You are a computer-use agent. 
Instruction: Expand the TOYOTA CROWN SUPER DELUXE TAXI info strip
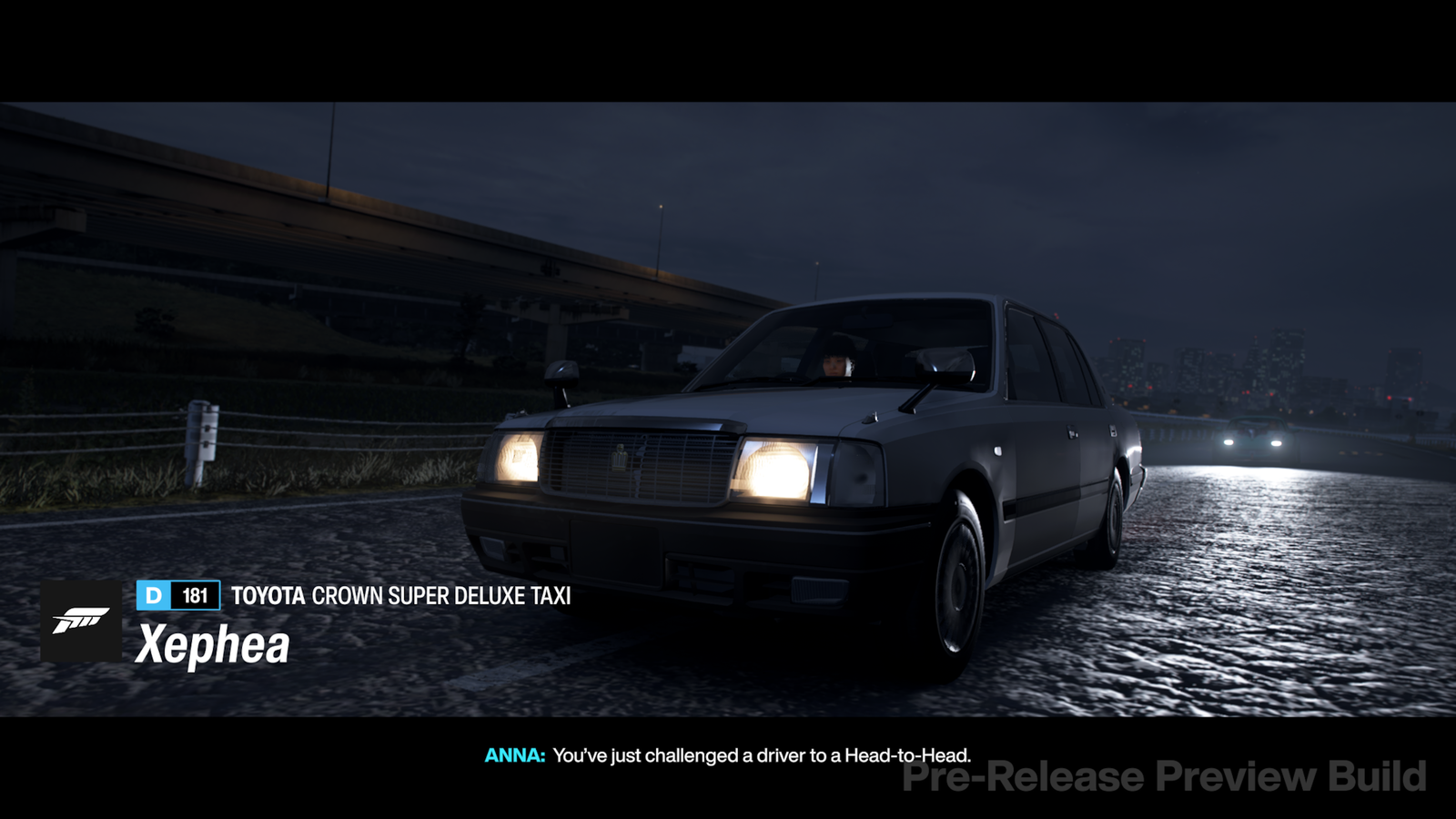pos(400,598)
